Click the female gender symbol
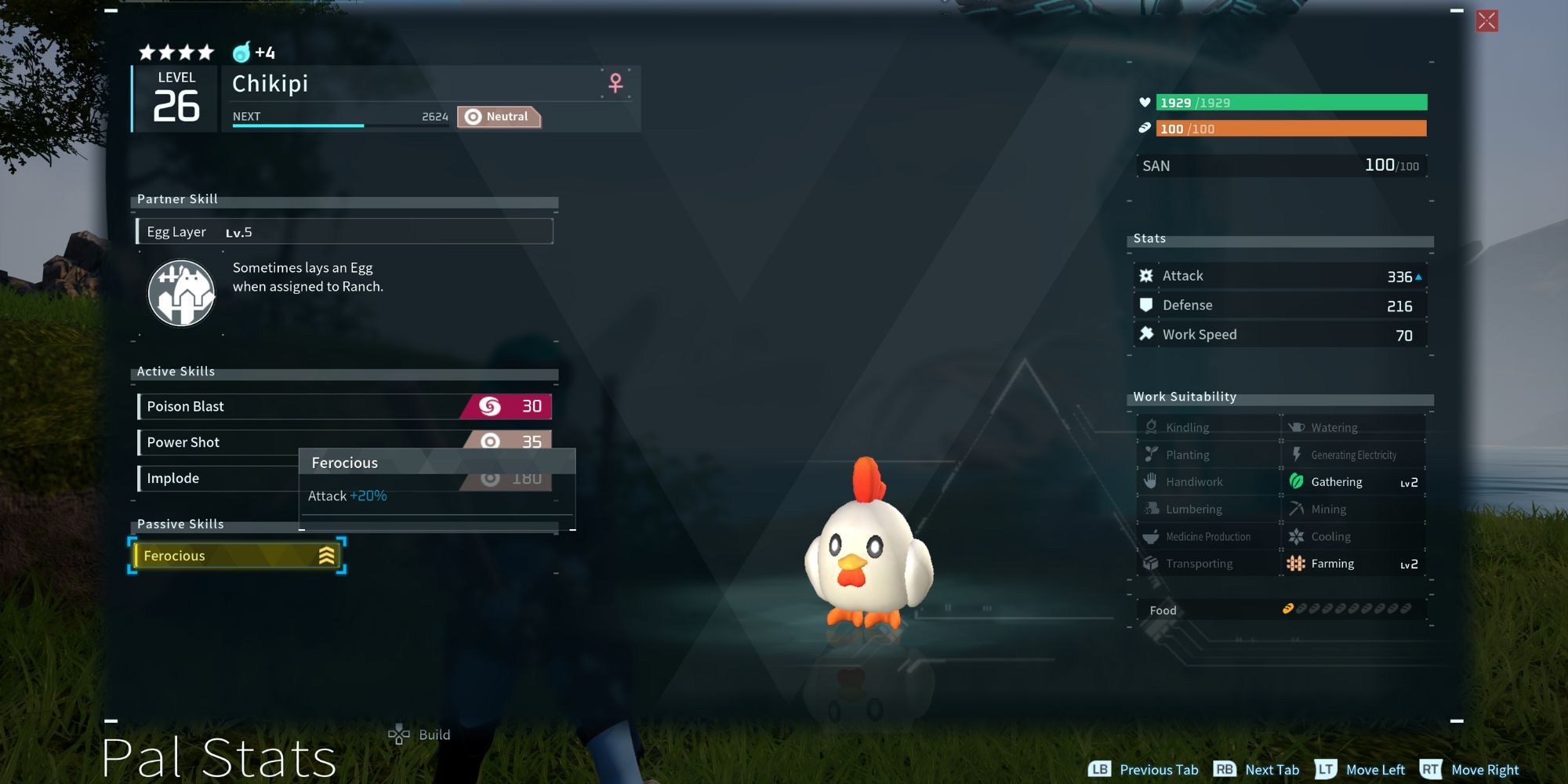Viewport: 1568px width, 784px height. [617, 83]
